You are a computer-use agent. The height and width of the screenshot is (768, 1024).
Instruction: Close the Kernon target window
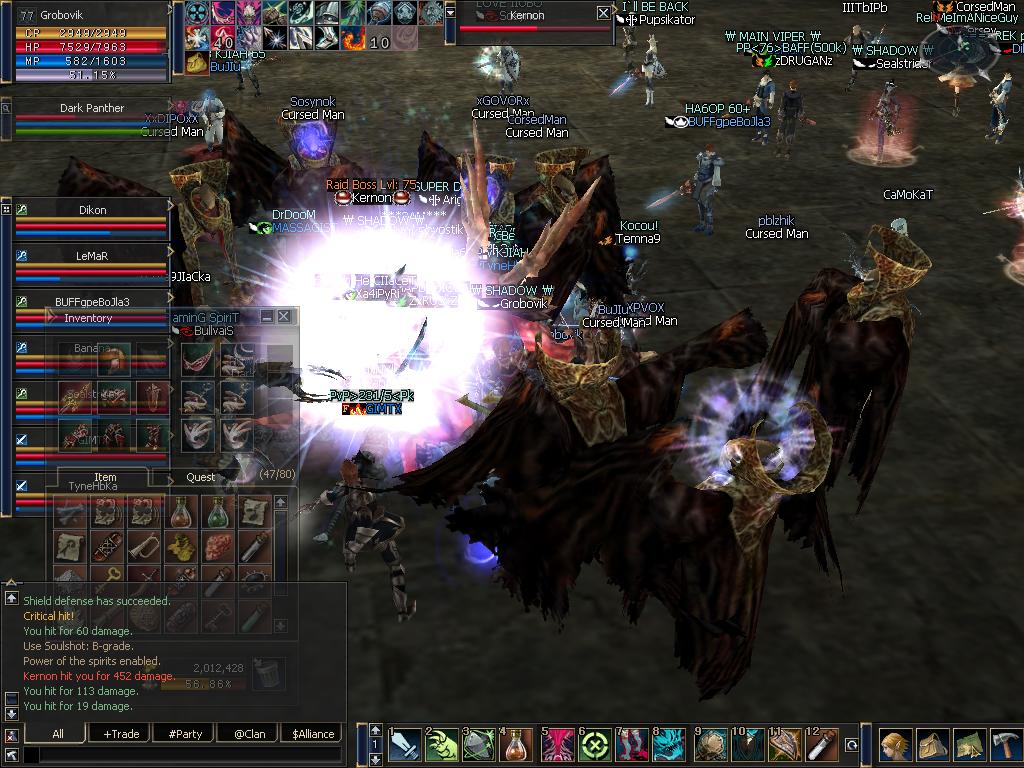tap(603, 13)
